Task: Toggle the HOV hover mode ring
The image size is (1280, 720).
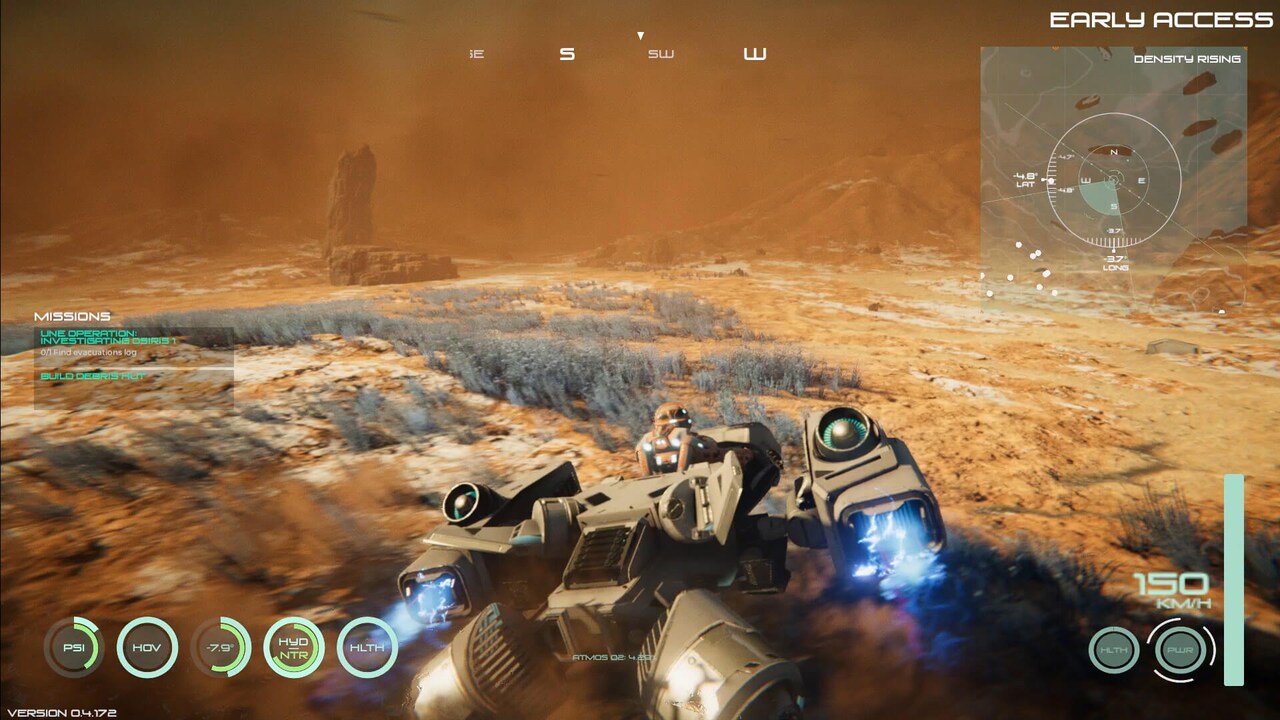Action: pos(148,648)
